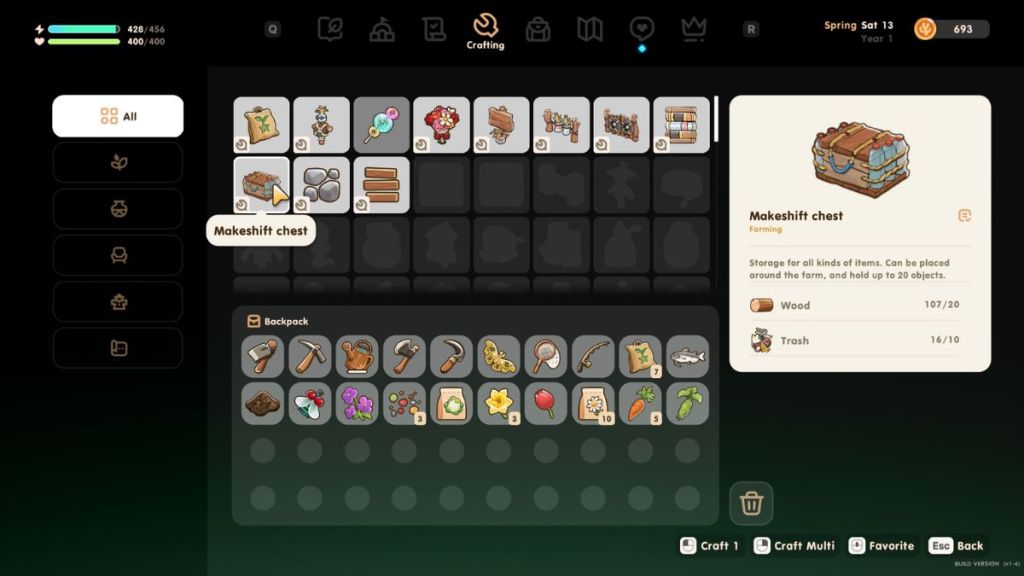The image size is (1024, 576).
Task: Select the flower bouquet recipe
Action: [442, 125]
